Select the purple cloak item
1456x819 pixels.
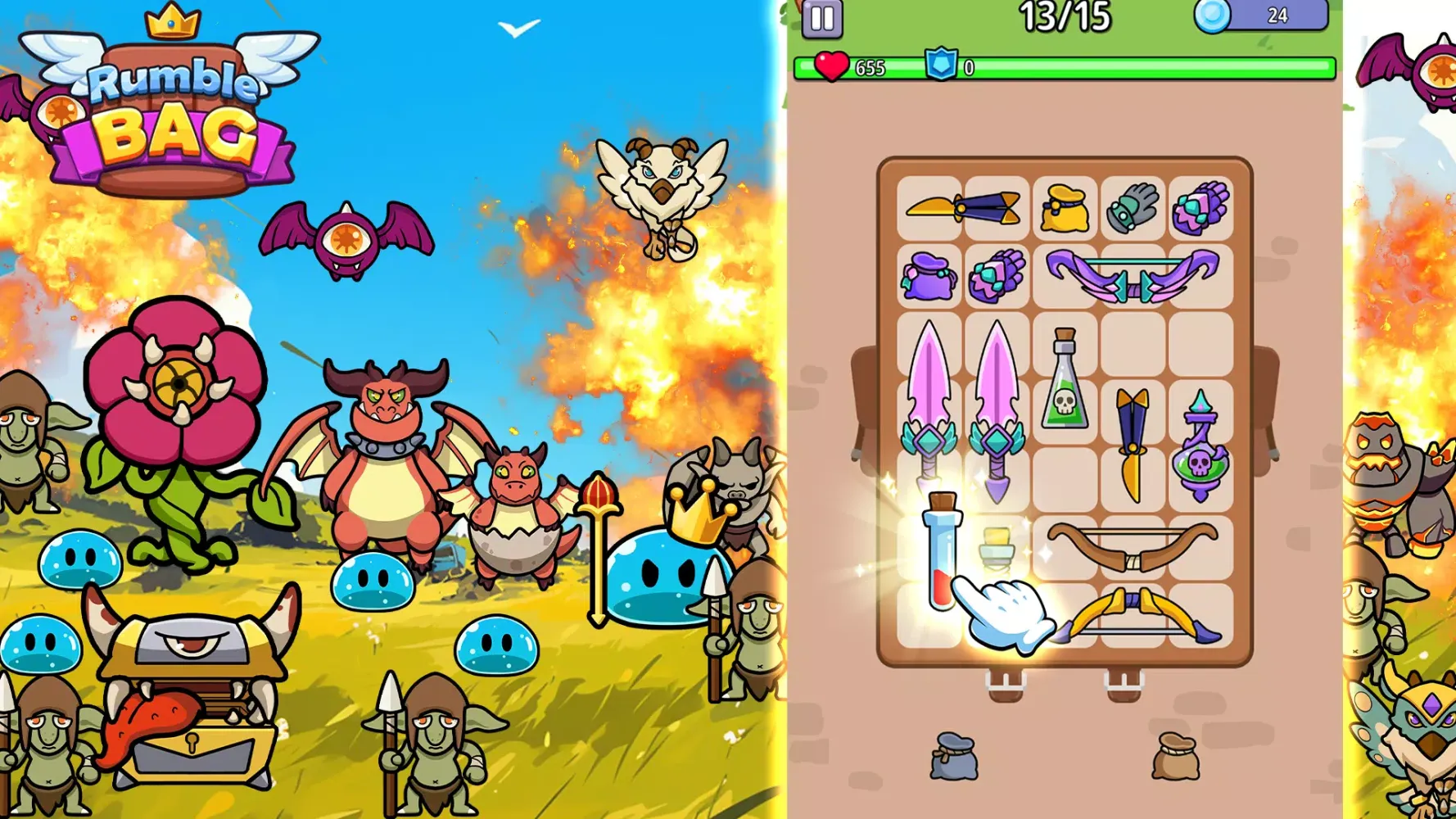(929, 278)
